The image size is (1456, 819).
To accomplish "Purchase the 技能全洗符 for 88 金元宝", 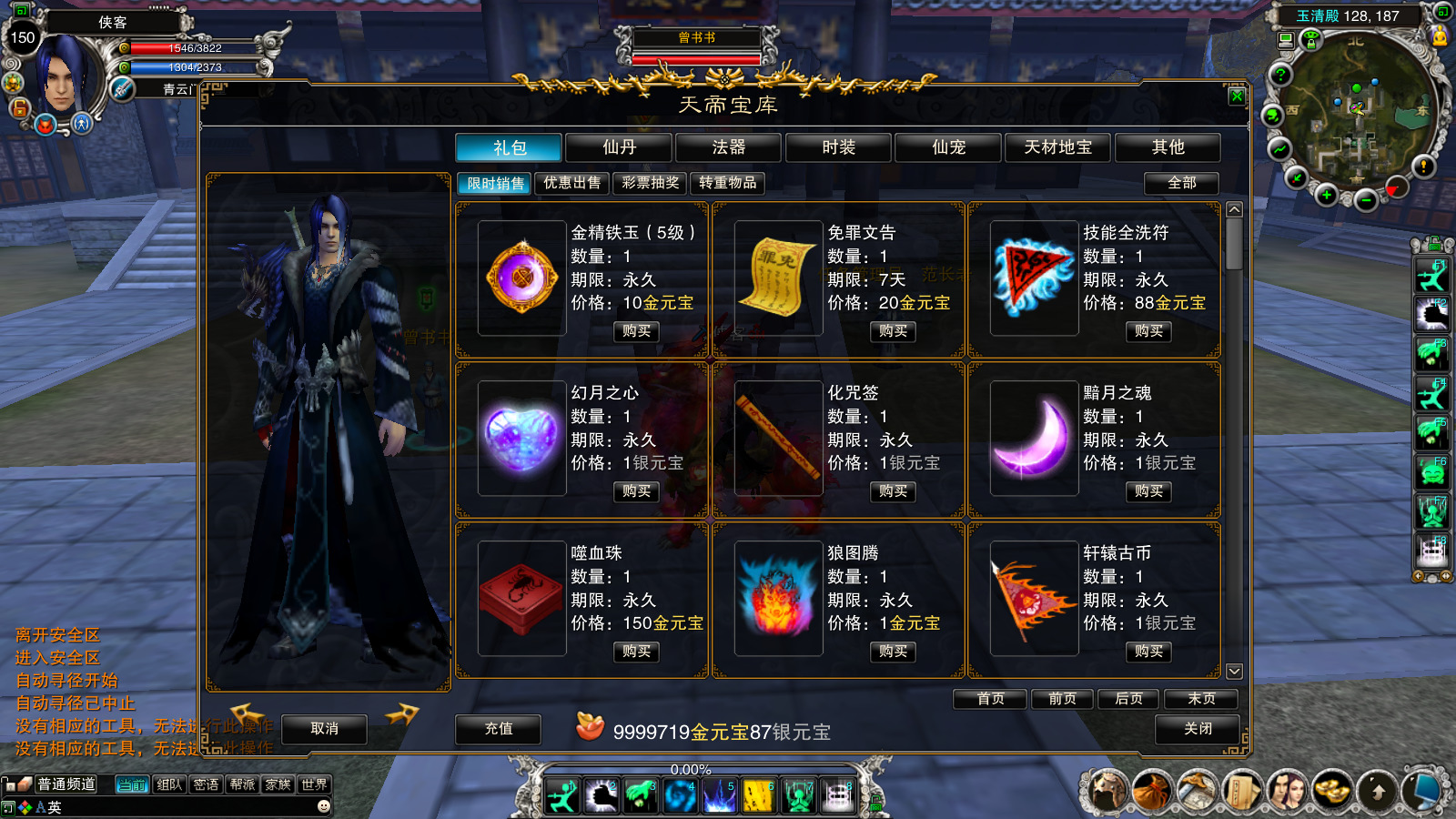I will point(1148,331).
